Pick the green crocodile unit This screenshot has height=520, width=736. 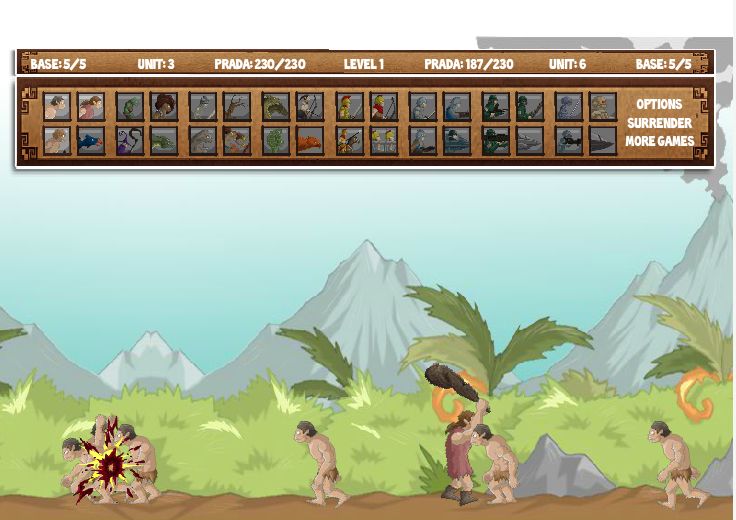tap(164, 141)
